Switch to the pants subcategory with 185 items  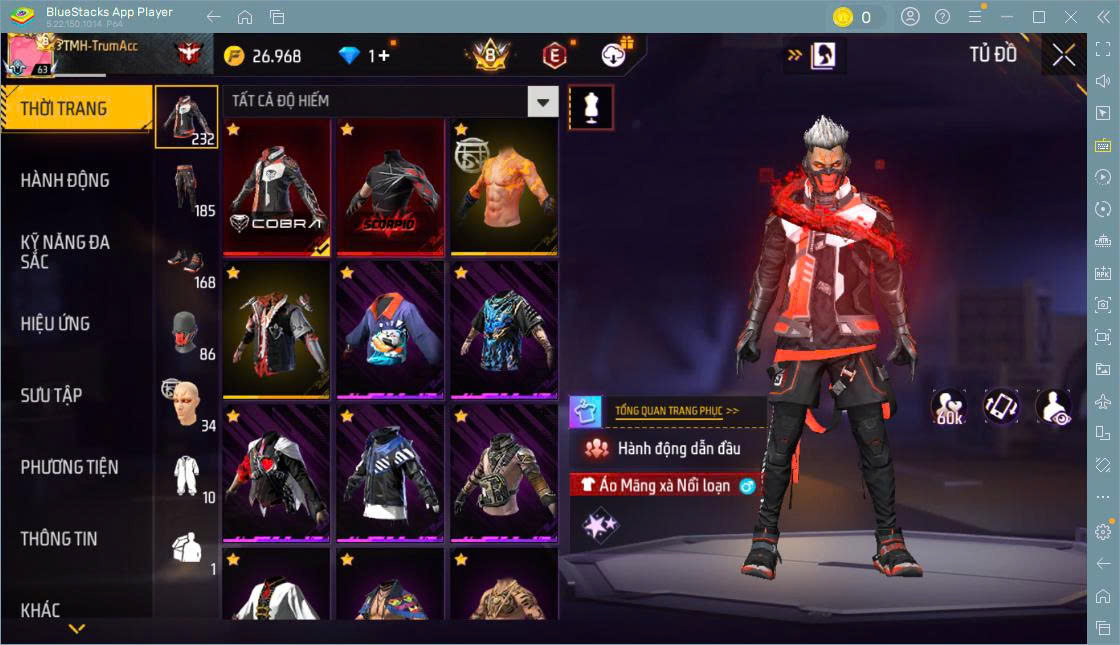[x=186, y=189]
